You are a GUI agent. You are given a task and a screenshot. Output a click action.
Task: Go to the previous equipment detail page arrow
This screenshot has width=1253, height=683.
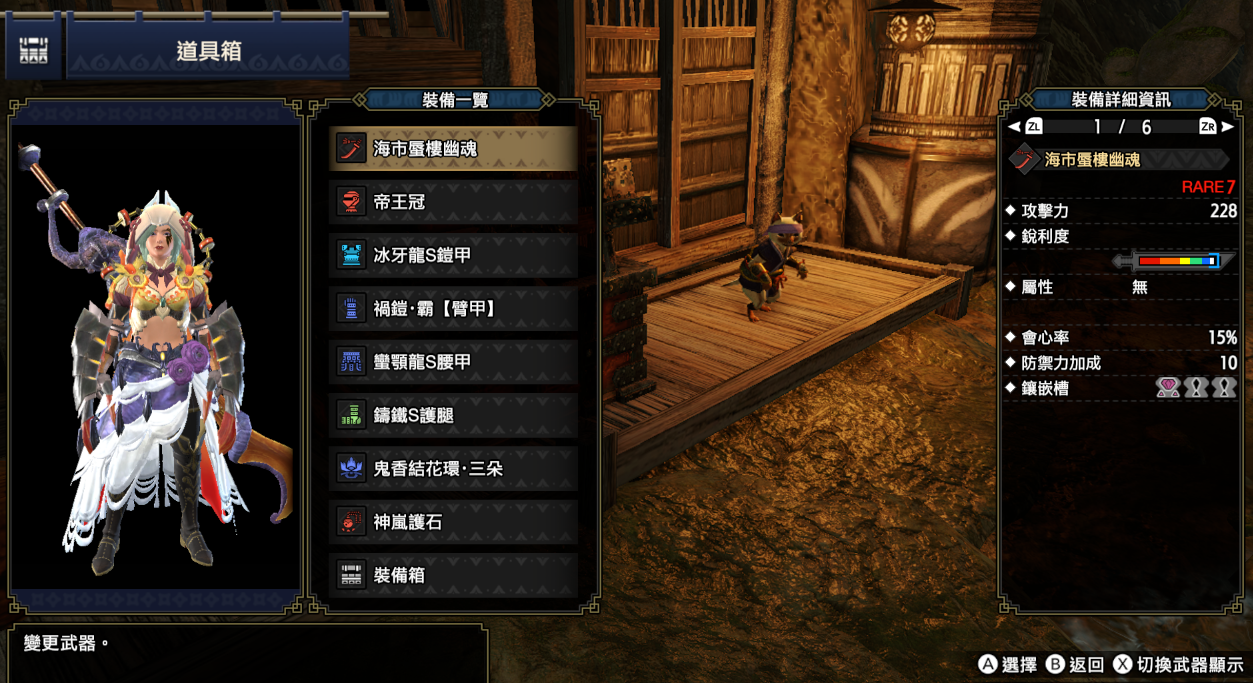[x=1014, y=127]
